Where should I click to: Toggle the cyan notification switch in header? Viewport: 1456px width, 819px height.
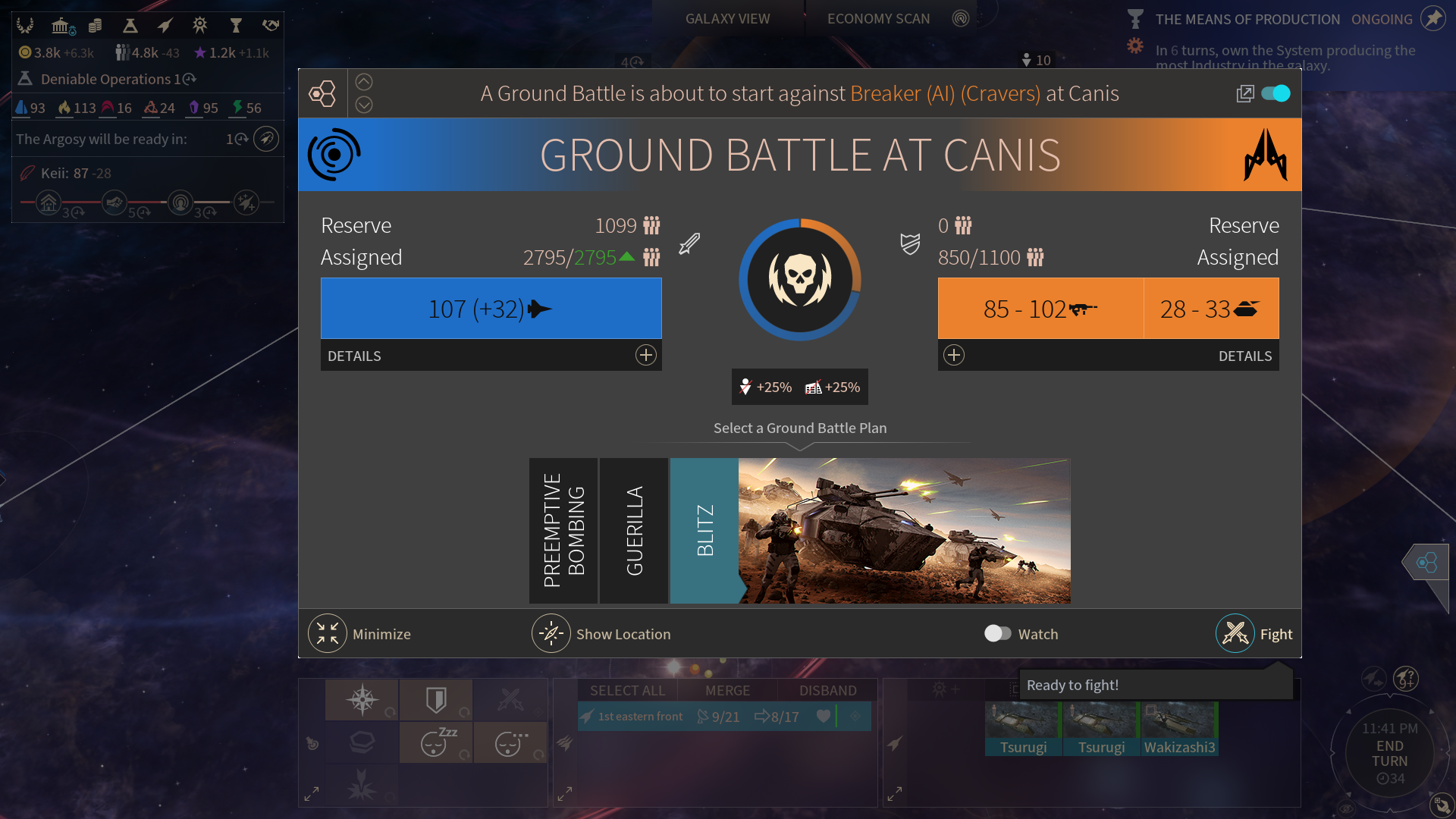[1276, 93]
